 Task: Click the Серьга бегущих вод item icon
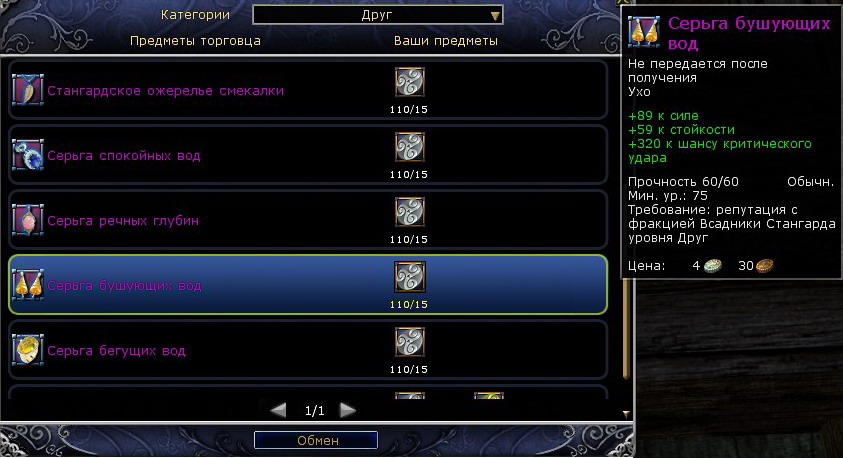pyautogui.click(x=27, y=350)
